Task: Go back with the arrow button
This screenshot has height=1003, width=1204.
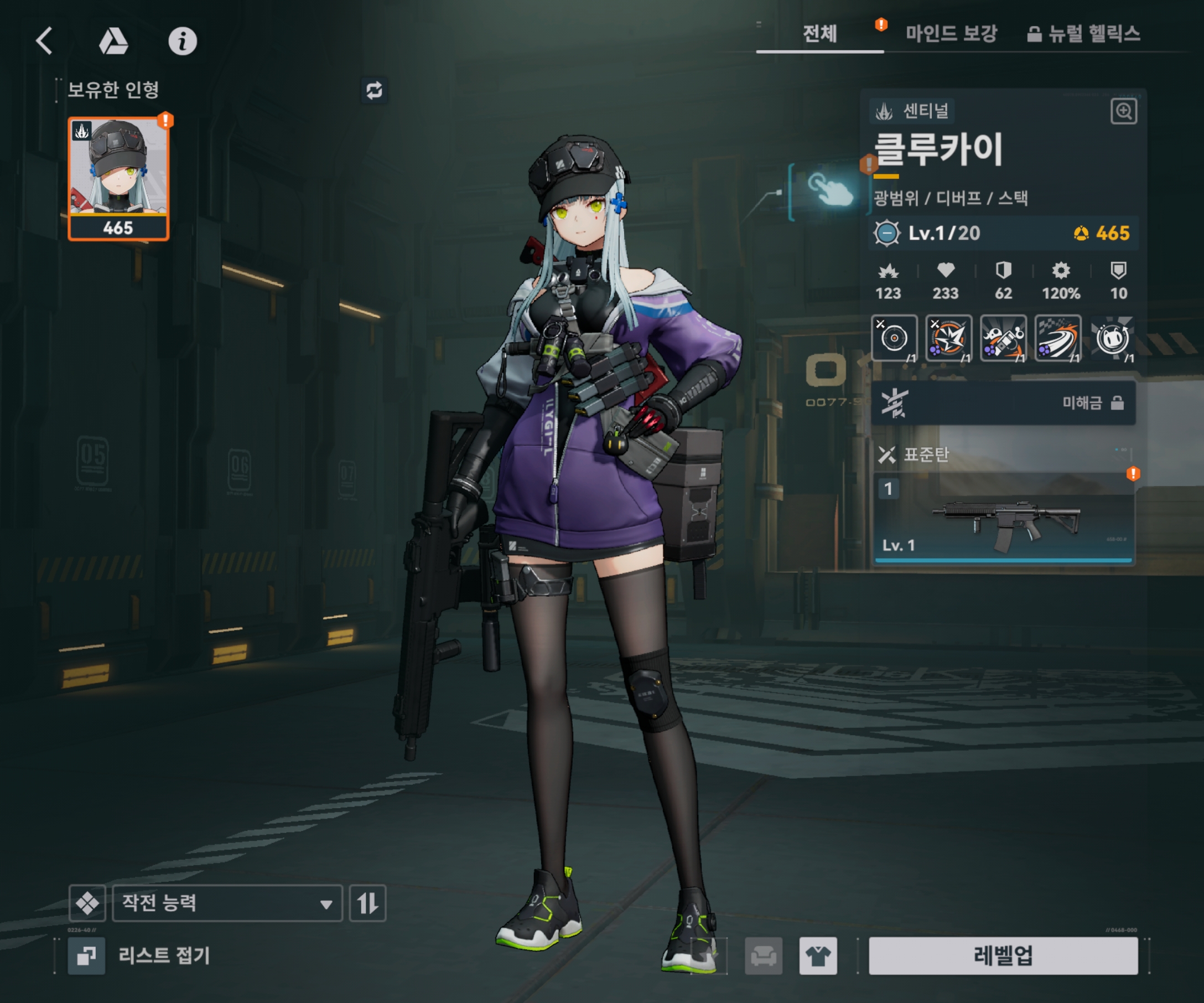Action: (x=44, y=42)
